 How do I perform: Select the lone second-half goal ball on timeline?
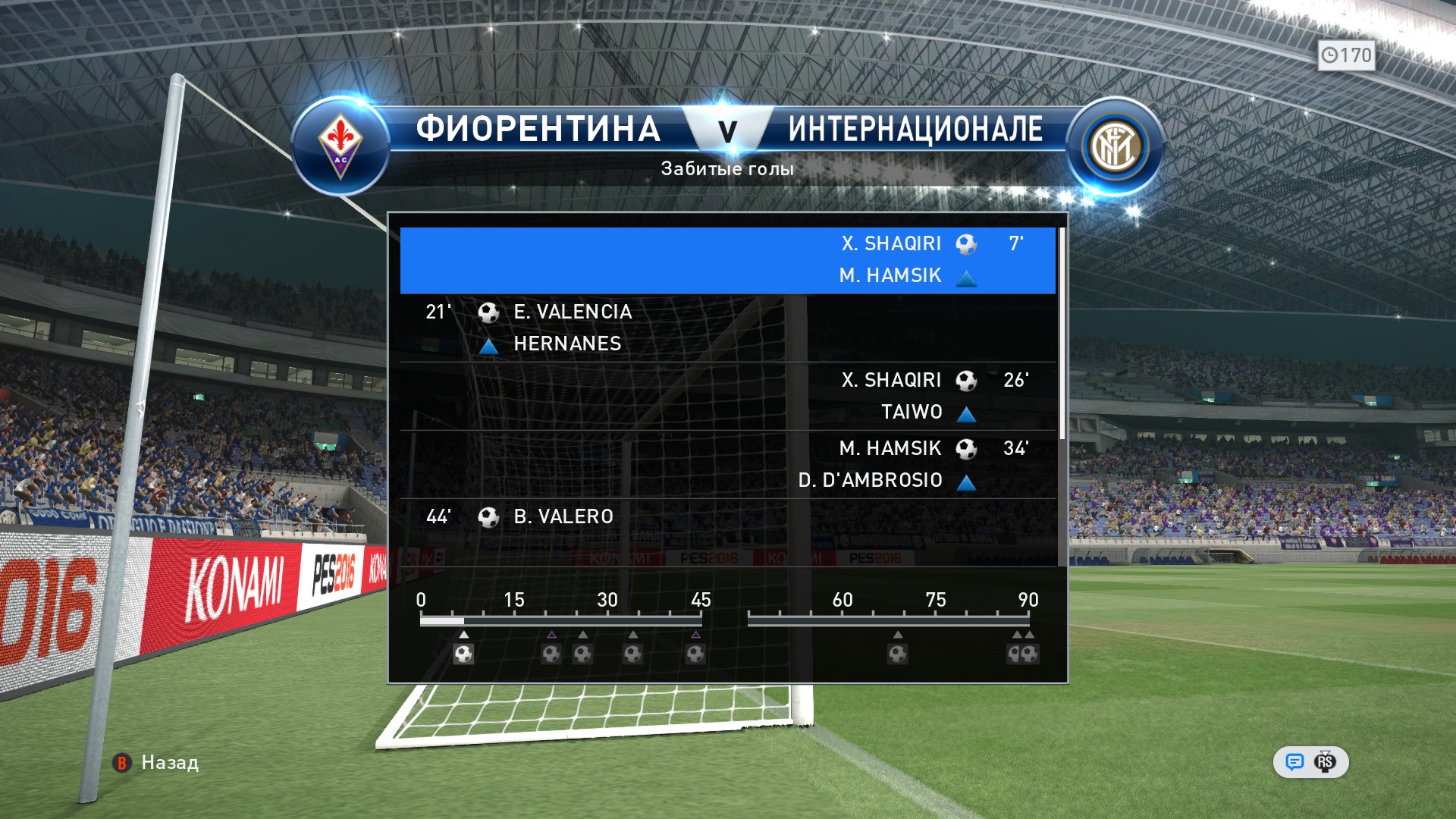898,654
